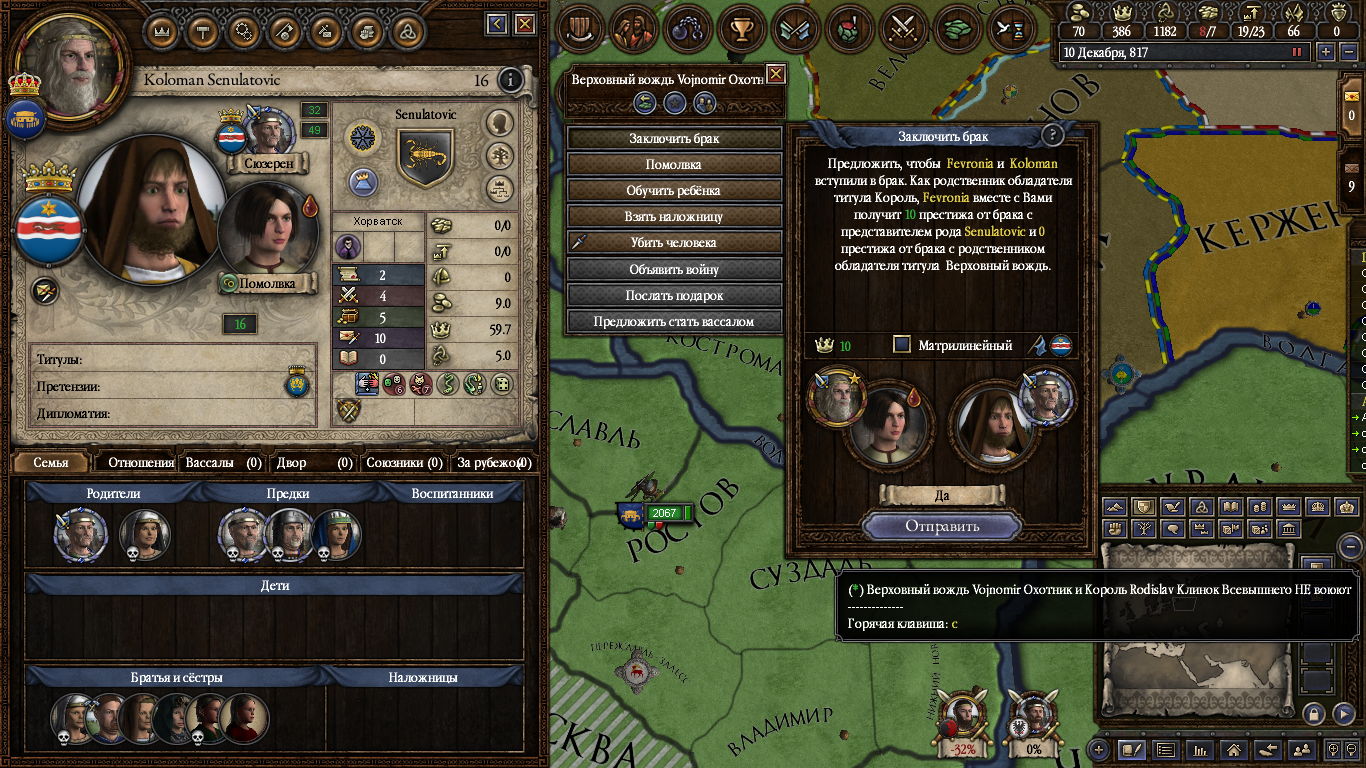
Task: Close the diplomacy target window
Action: (775, 74)
